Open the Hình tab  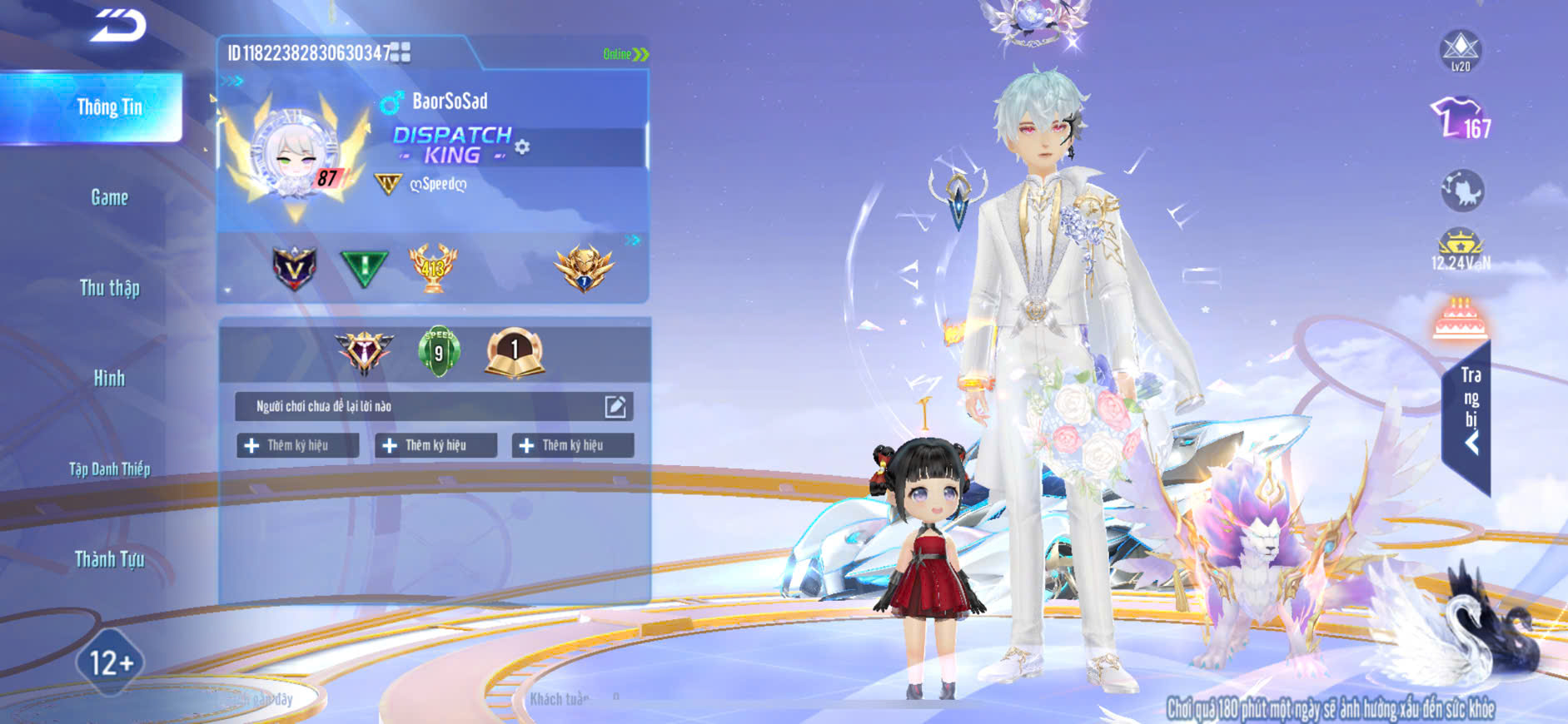click(109, 379)
